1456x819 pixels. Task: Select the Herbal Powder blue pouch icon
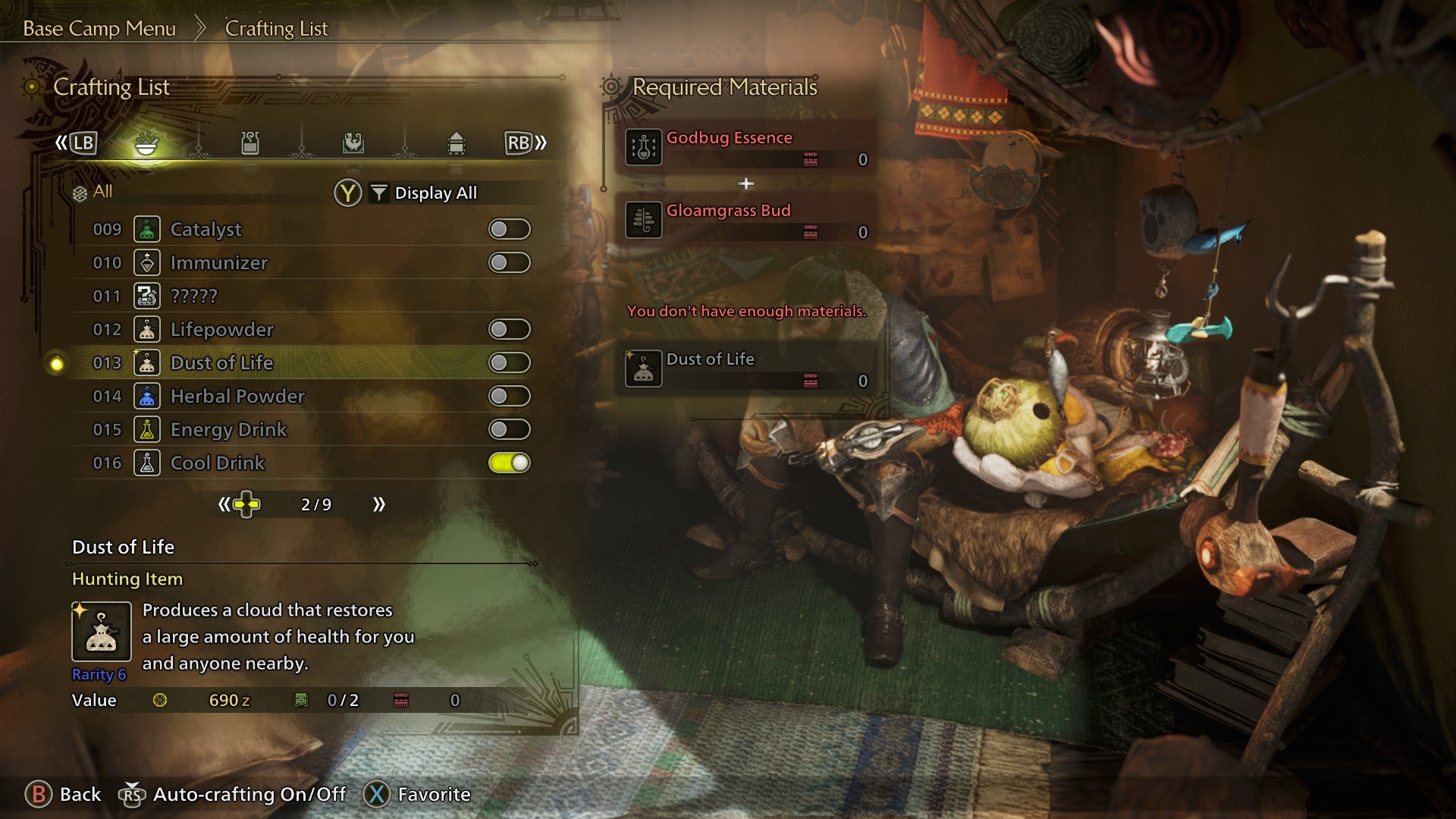(x=146, y=396)
